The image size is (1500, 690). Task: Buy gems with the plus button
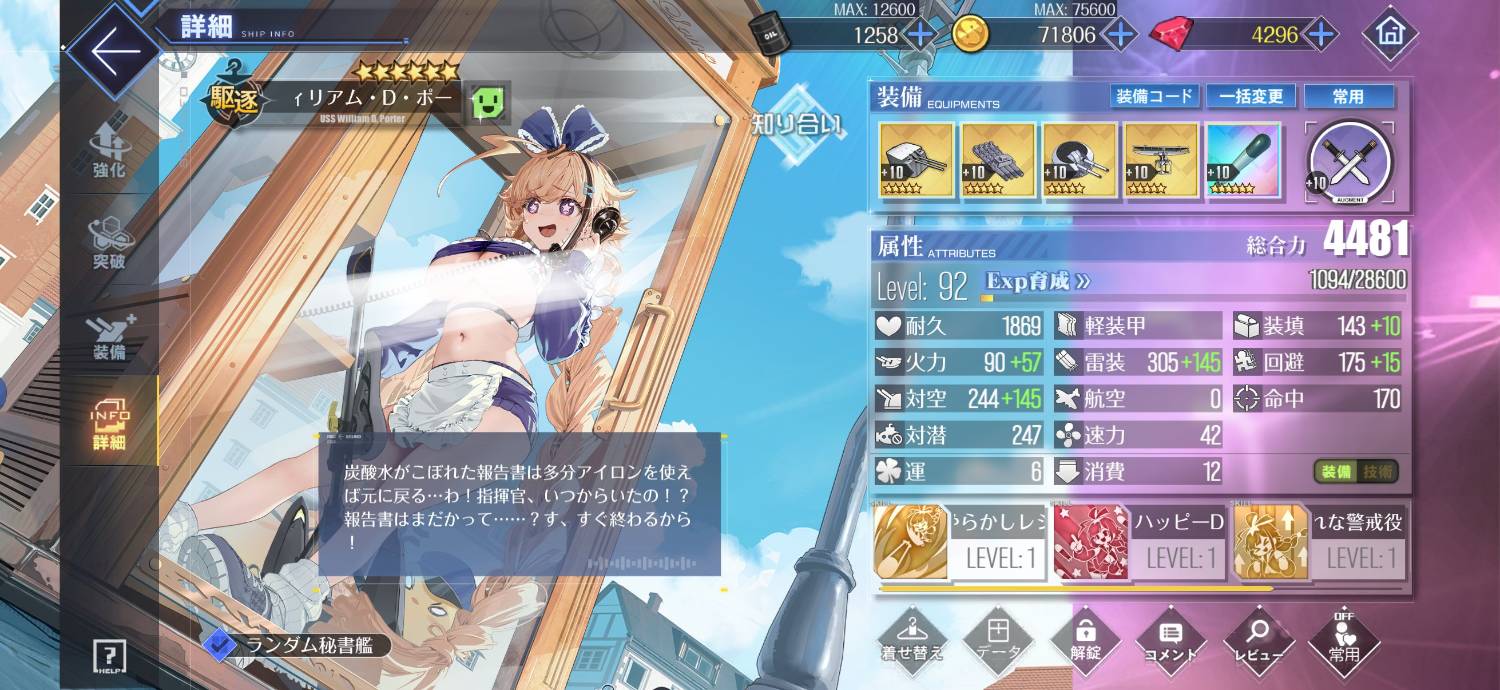click(1321, 35)
